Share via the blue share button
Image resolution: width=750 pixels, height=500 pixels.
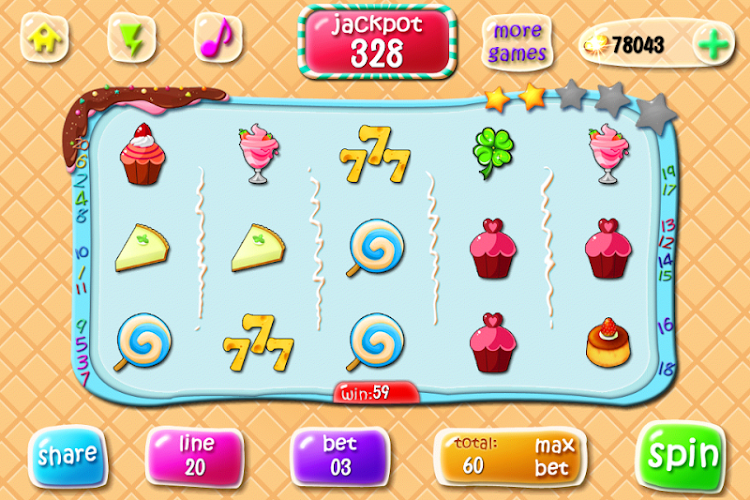coord(67,454)
